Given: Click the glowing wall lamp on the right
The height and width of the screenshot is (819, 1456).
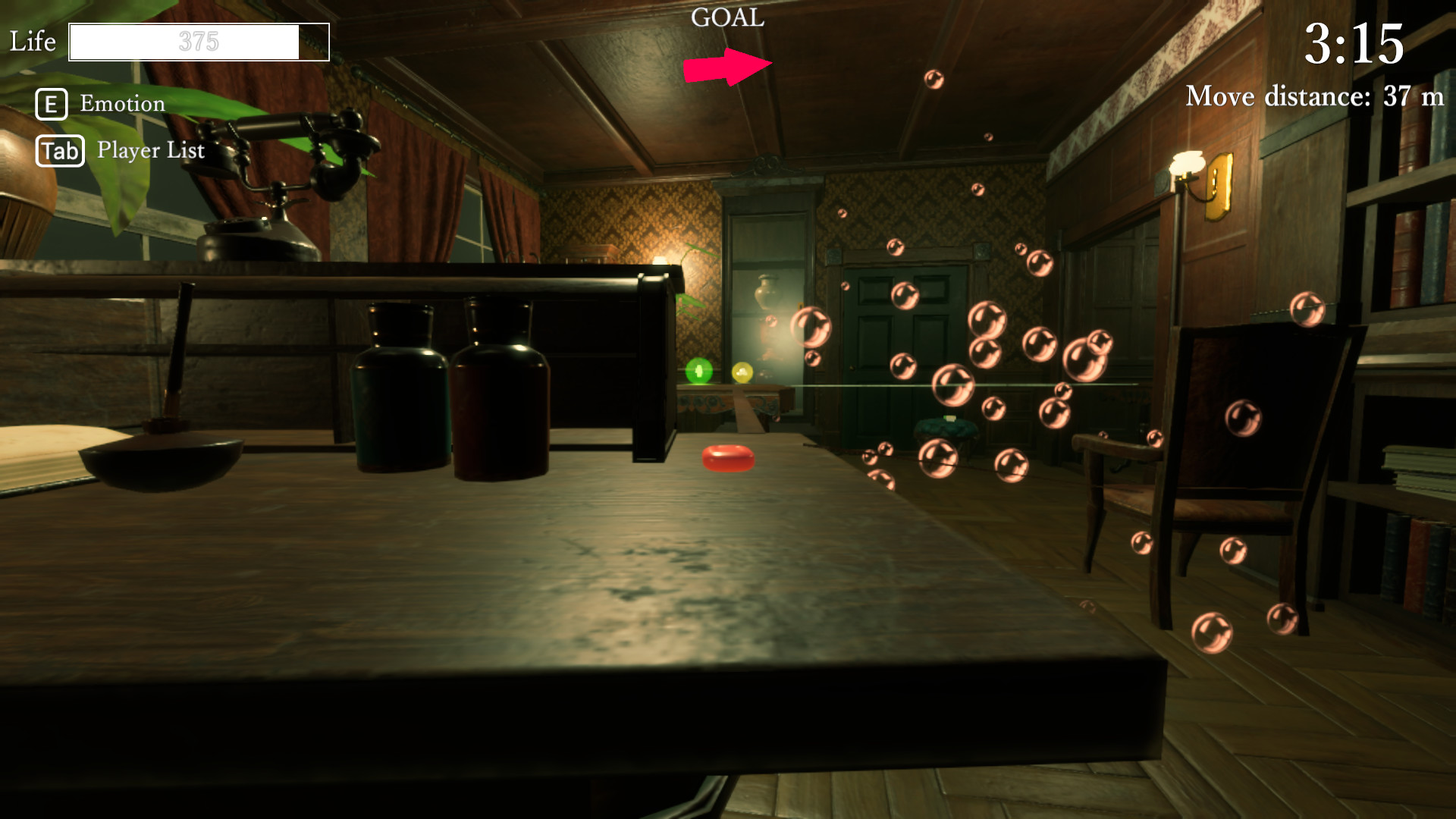Looking at the screenshot, I should point(1187,163).
